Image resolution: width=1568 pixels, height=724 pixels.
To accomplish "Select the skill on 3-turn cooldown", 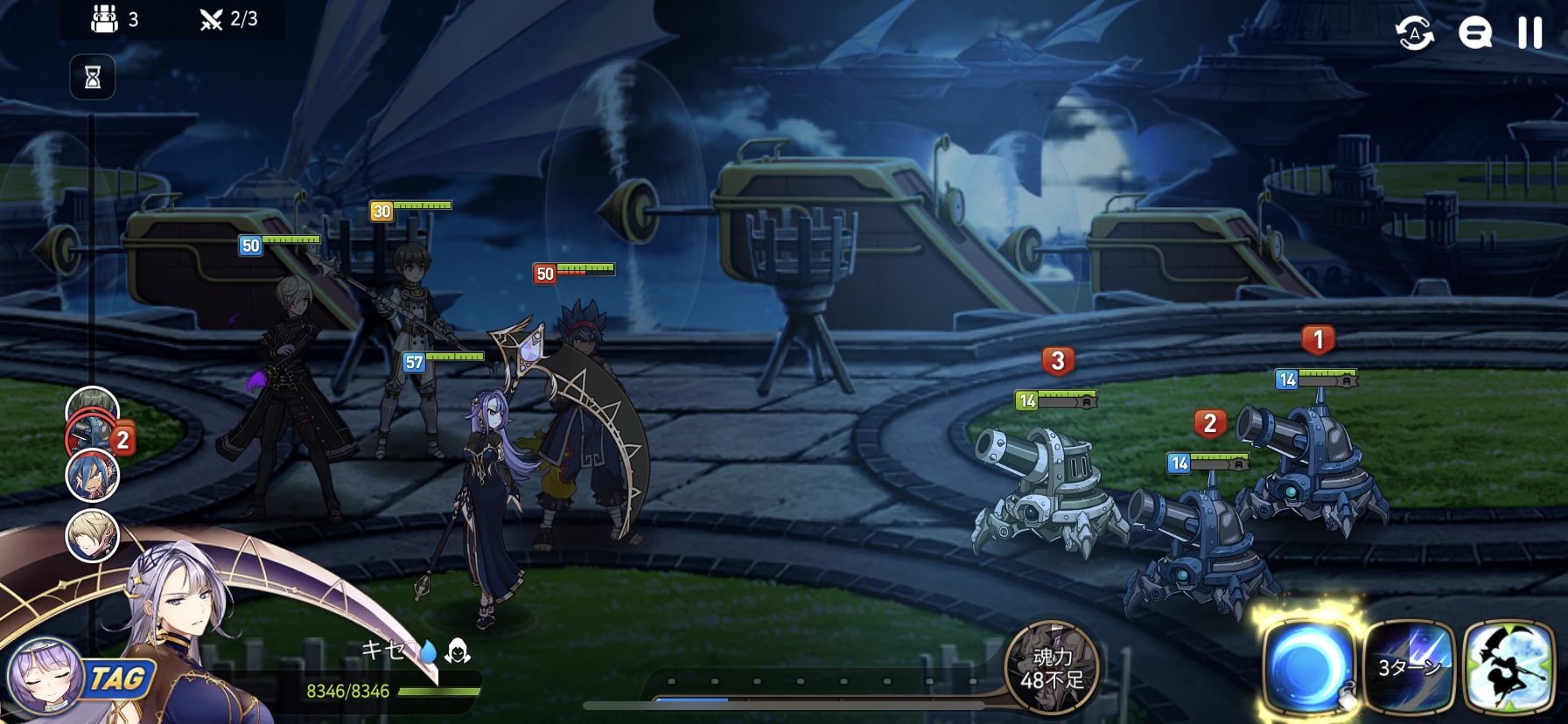I will pos(1409,668).
